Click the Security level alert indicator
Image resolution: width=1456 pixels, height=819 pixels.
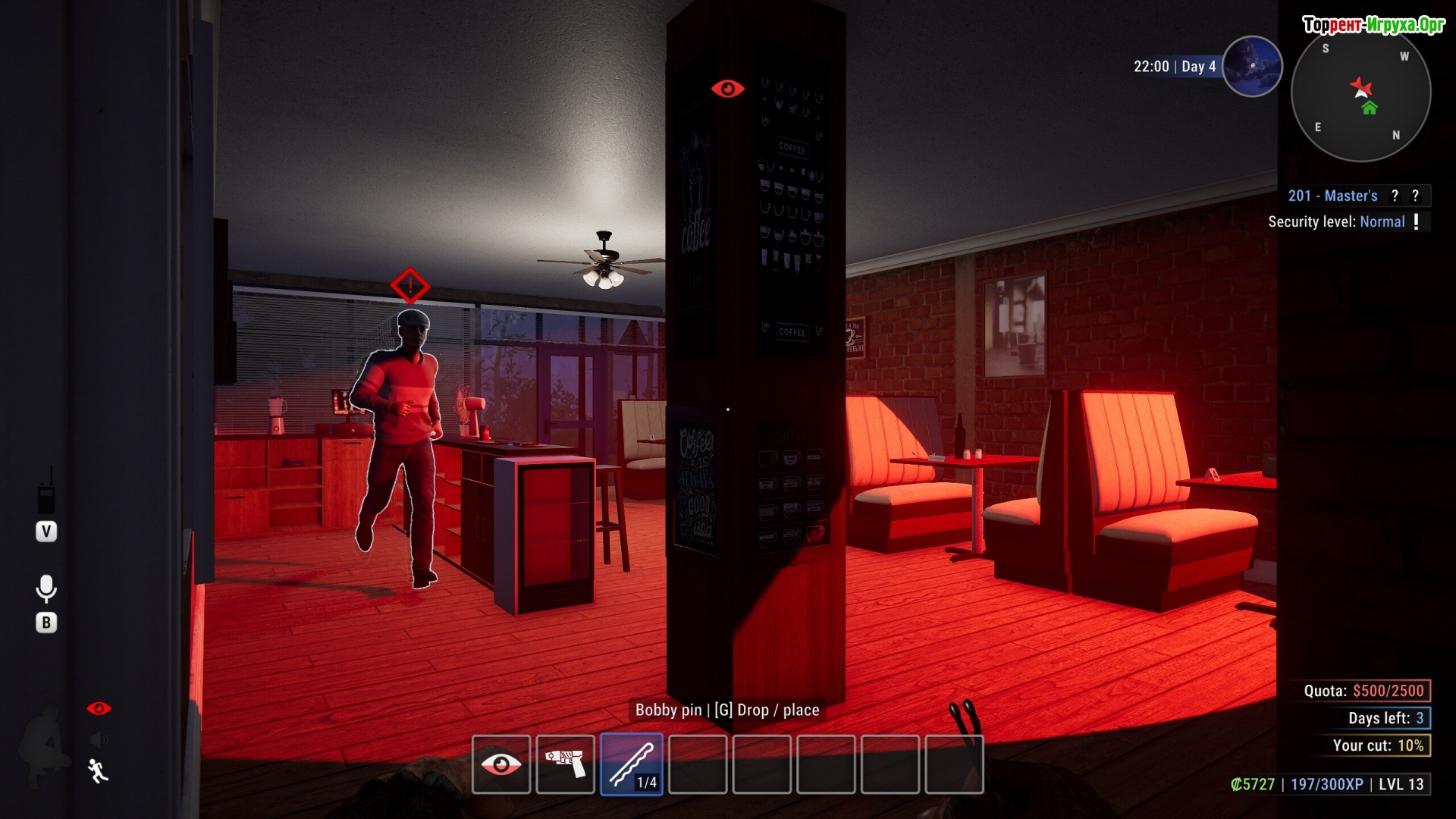pos(1416,221)
